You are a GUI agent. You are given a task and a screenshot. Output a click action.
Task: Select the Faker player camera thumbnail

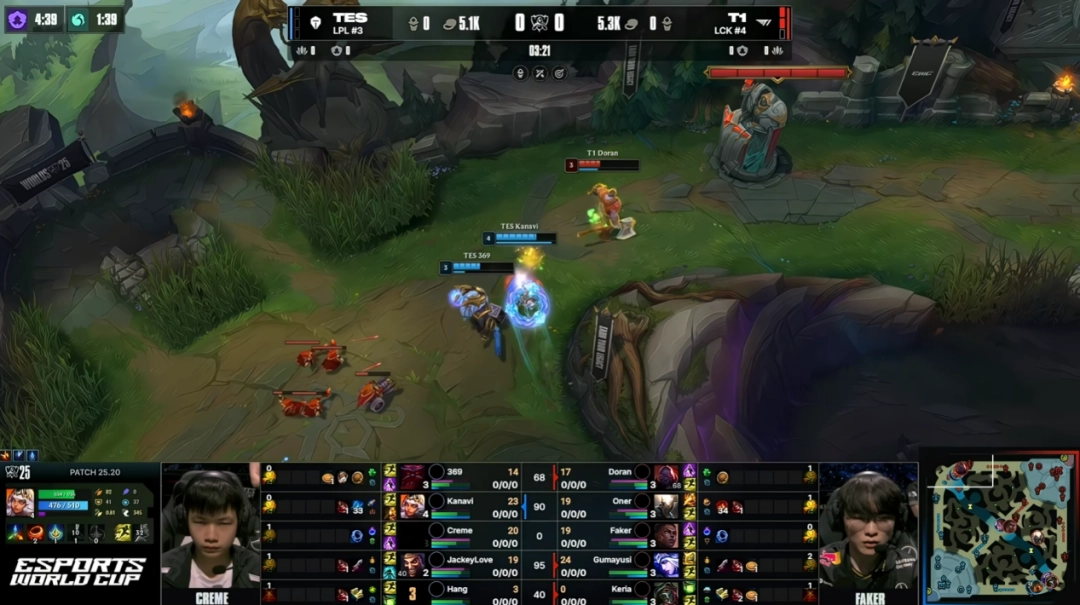[x=867, y=528]
